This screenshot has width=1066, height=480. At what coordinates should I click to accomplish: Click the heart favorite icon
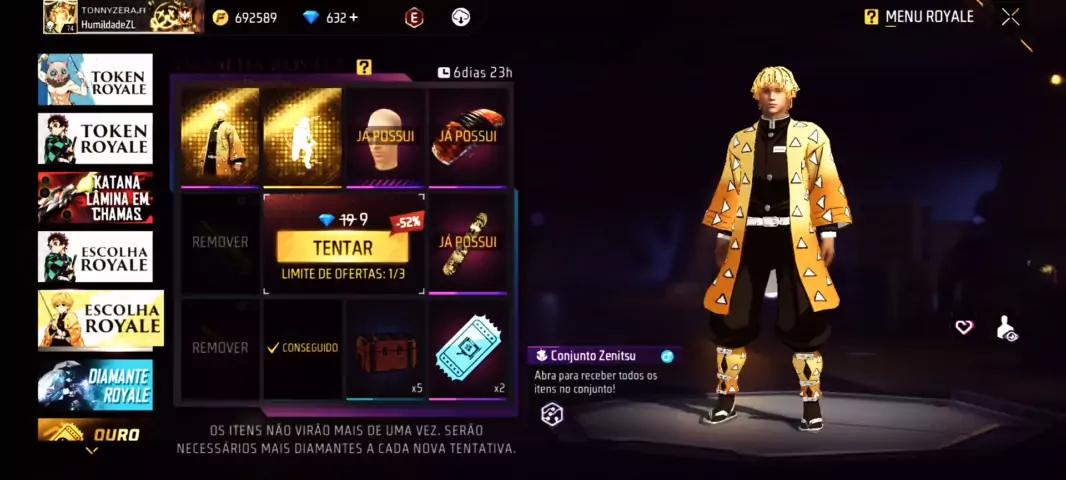964,327
